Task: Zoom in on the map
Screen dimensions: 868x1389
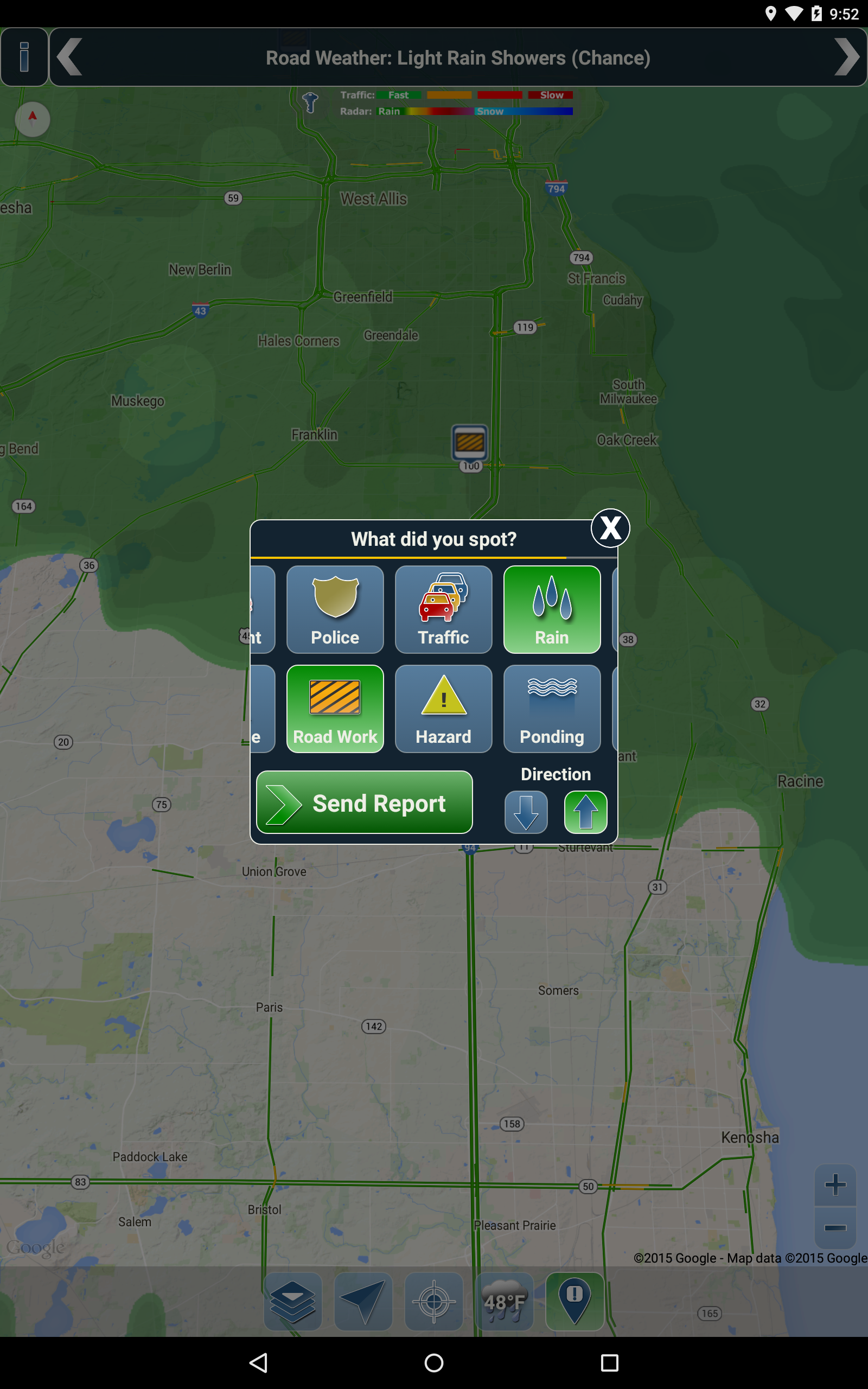Action: tap(835, 1184)
